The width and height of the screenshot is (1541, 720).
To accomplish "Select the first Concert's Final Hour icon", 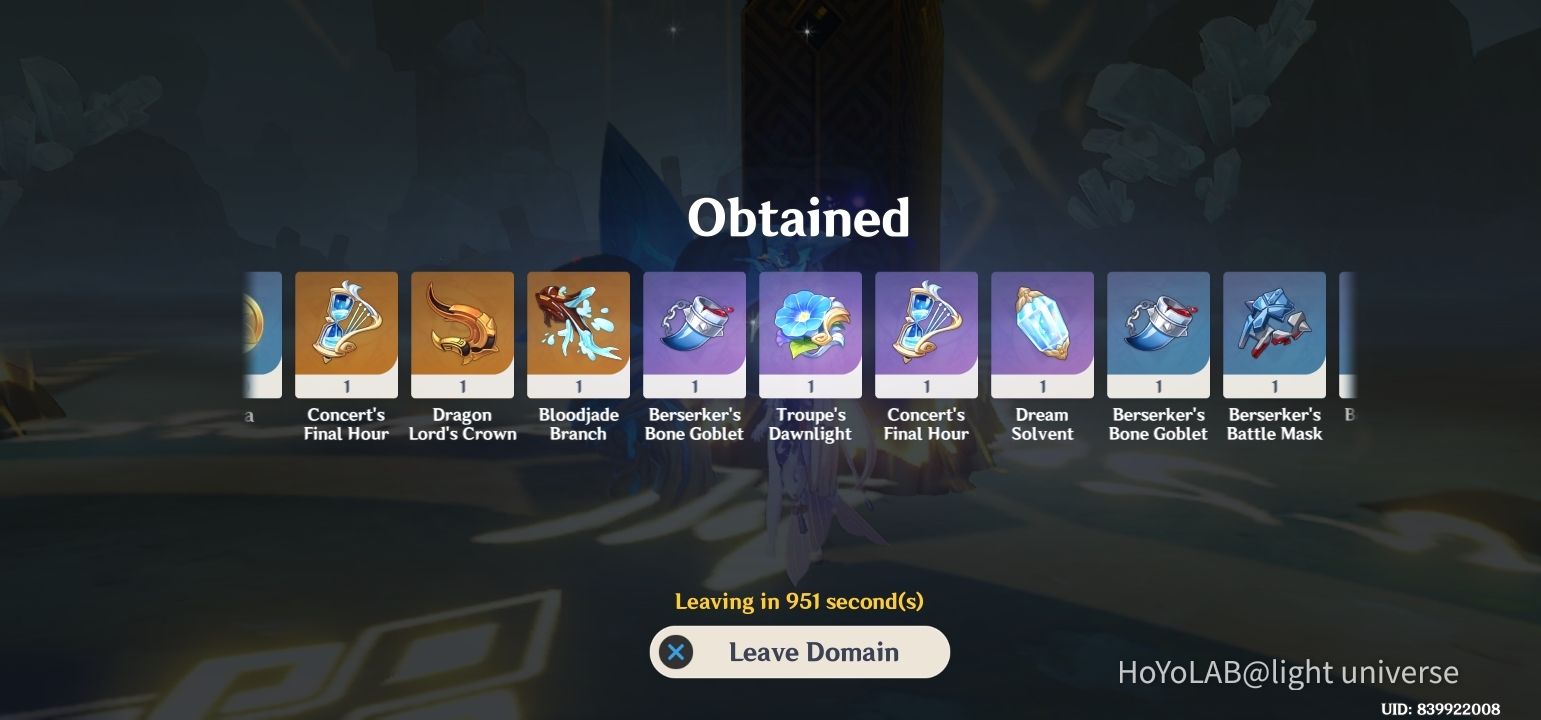I will click(x=346, y=332).
